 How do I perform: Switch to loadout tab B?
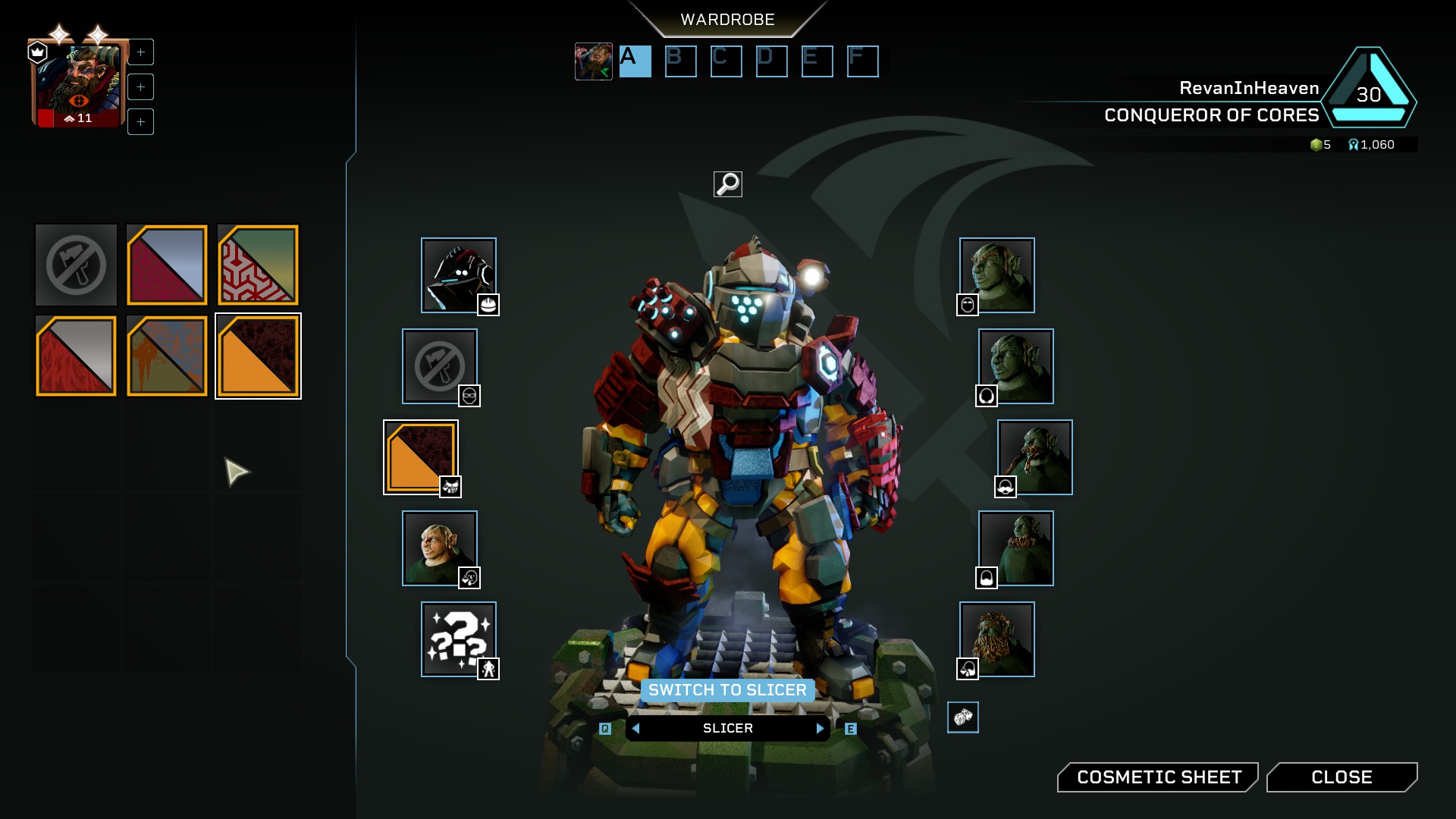[x=680, y=61]
